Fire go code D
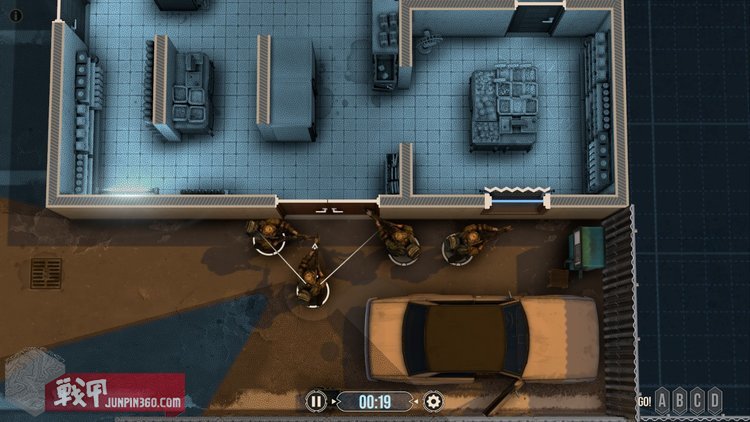Screen dimensions: 750x422 coord(714,401)
